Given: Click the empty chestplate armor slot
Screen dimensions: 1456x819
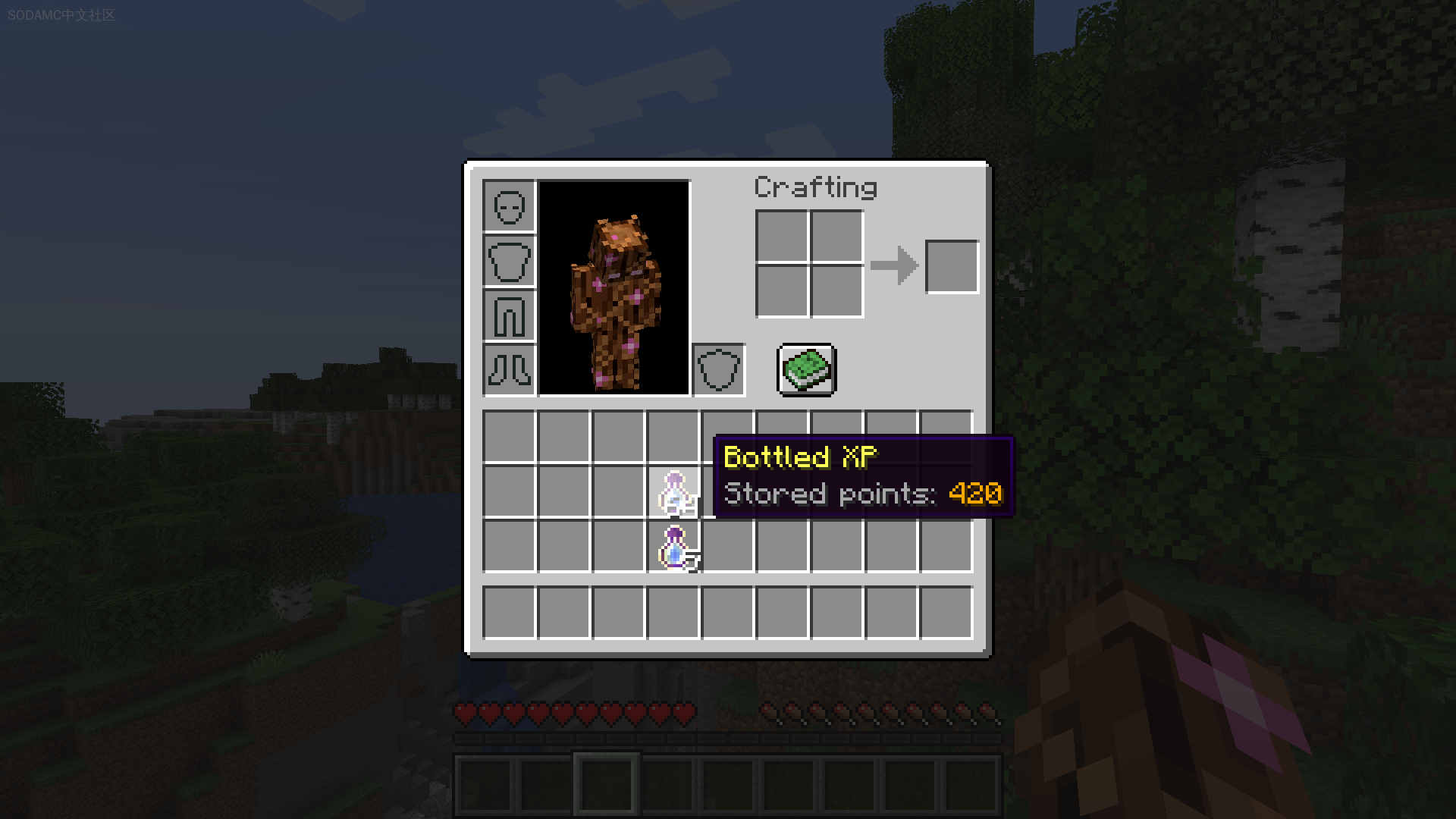Looking at the screenshot, I should click(x=509, y=261).
